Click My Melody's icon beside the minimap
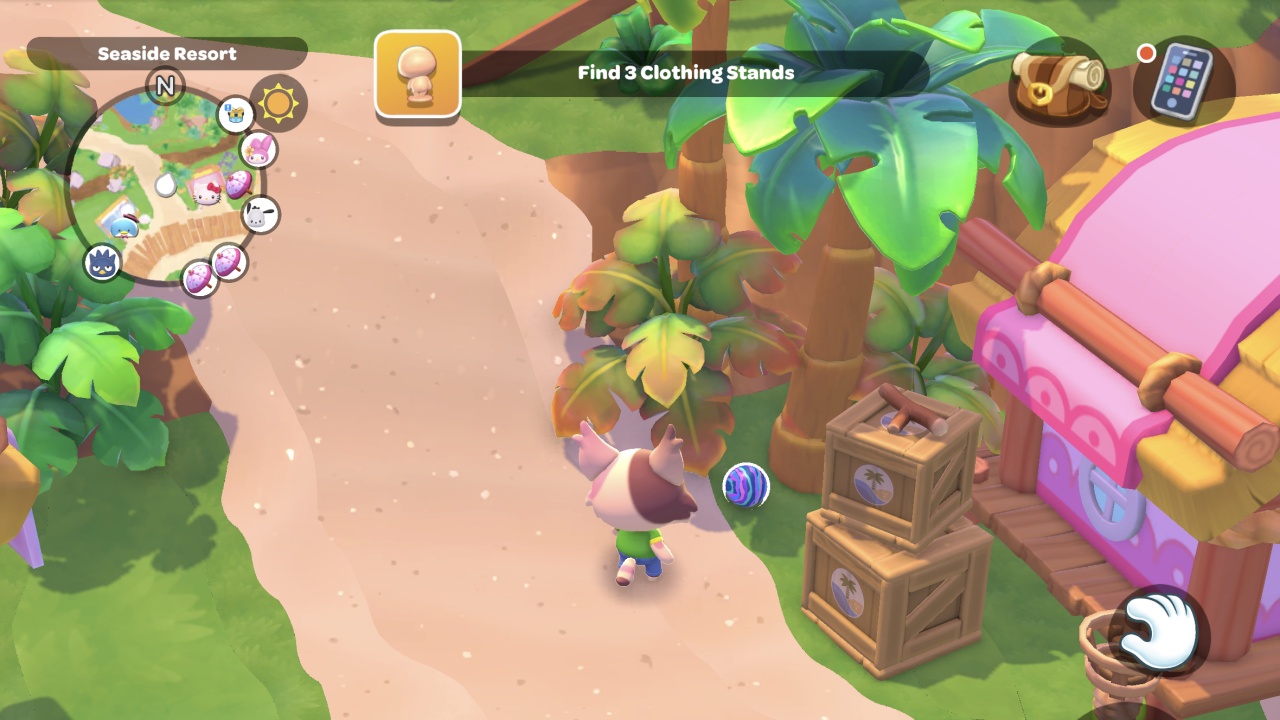Viewport: 1280px width, 720px height. tap(258, 150)
